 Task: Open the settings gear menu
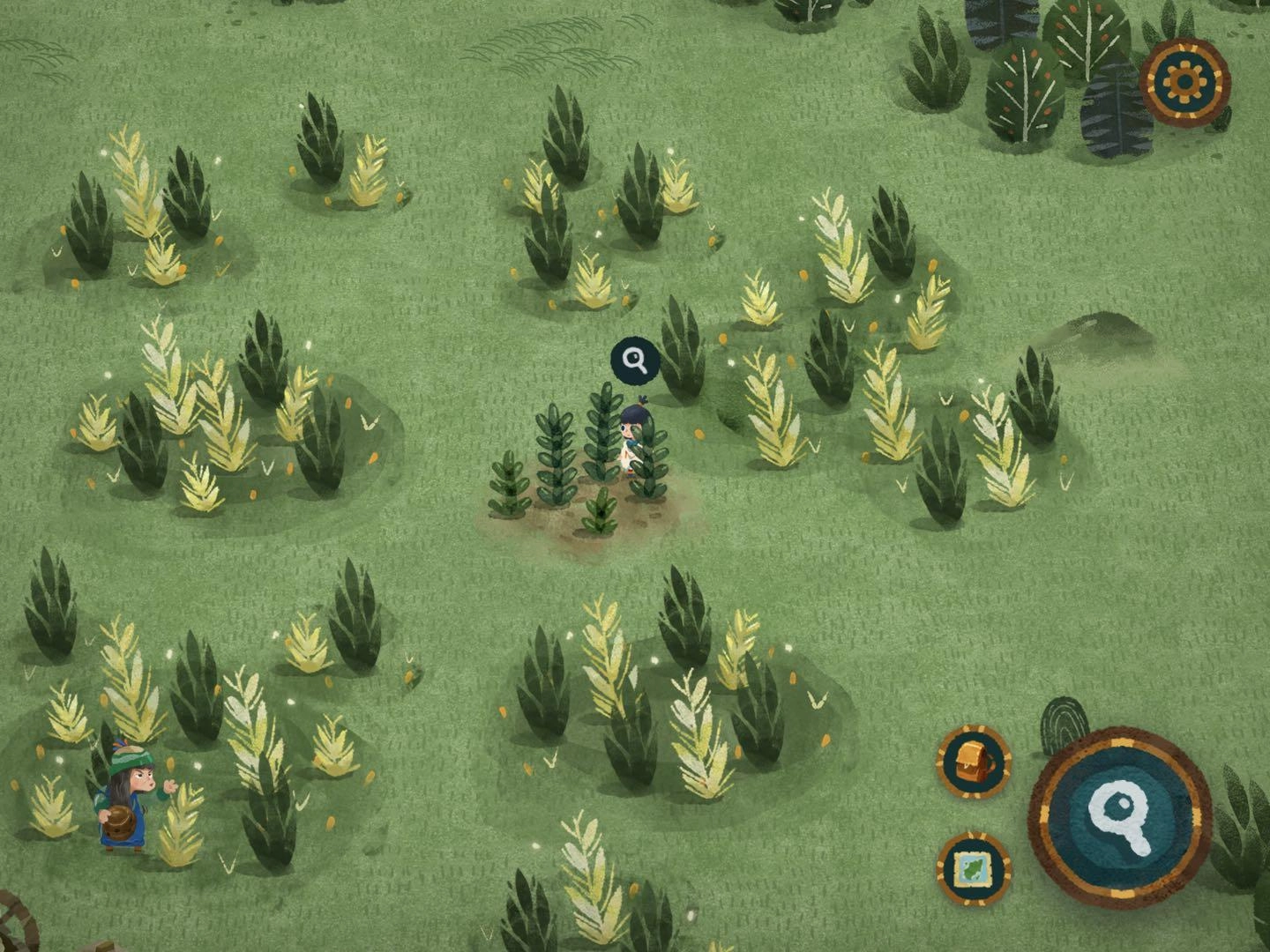tap(1184, 83)
